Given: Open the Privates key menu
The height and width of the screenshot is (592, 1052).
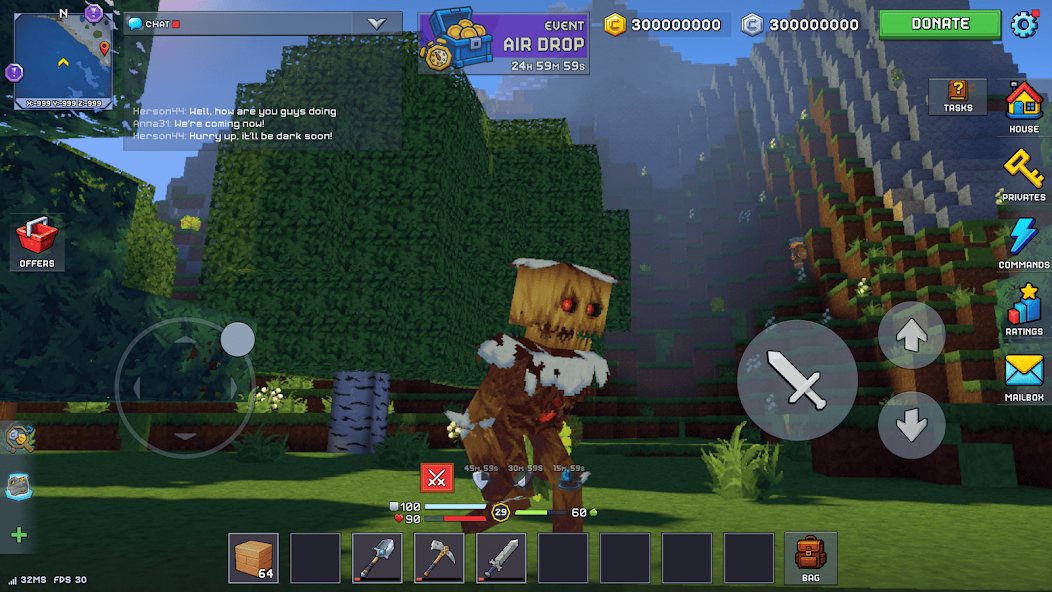Looking at the screenshot, I should coord(1023,174).
